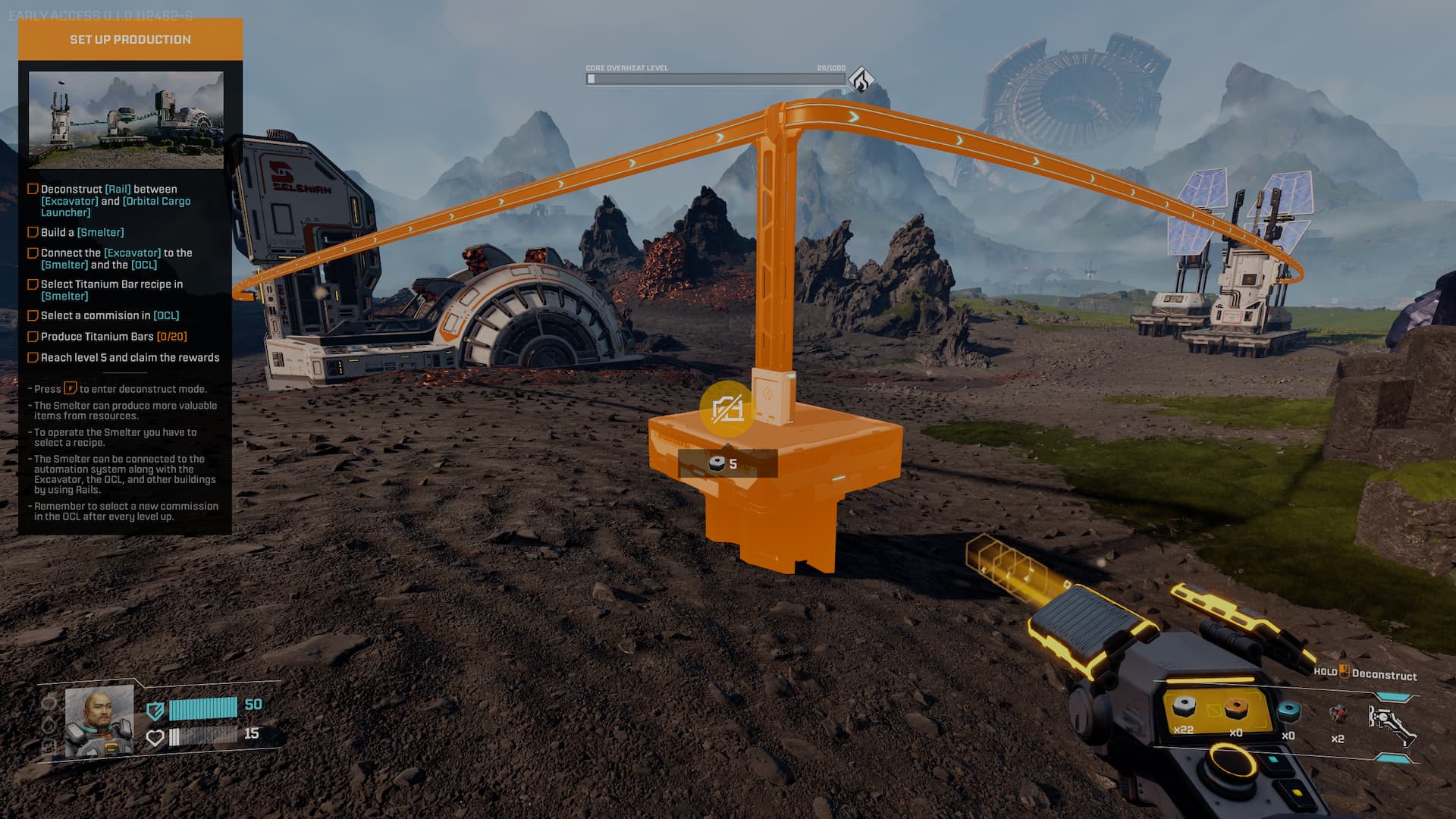This screenshot has height=819, width=1456.
Task: View the production tutorial preview image
Action: (126, 119)
